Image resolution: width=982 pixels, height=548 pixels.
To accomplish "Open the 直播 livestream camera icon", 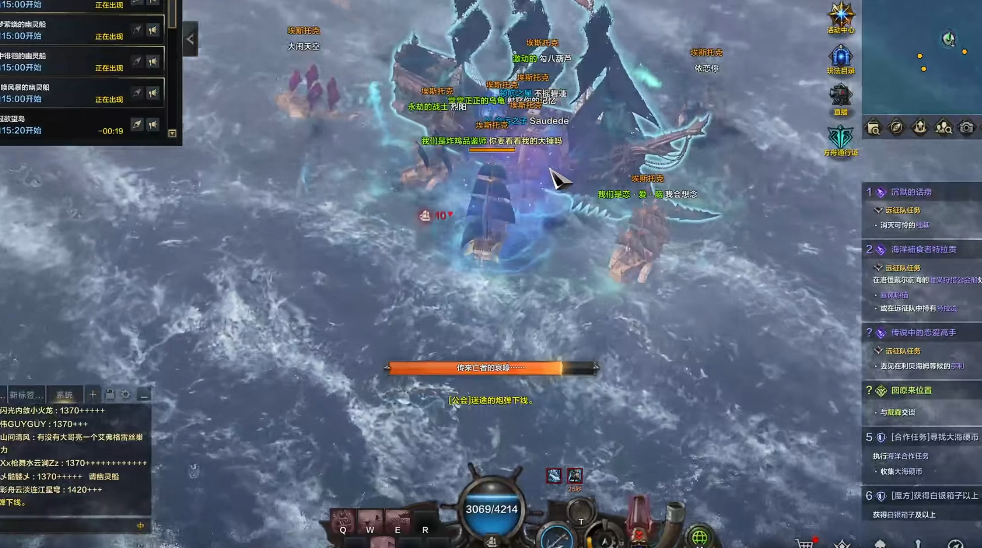I will pyautogui.click(x=840, y=96).
